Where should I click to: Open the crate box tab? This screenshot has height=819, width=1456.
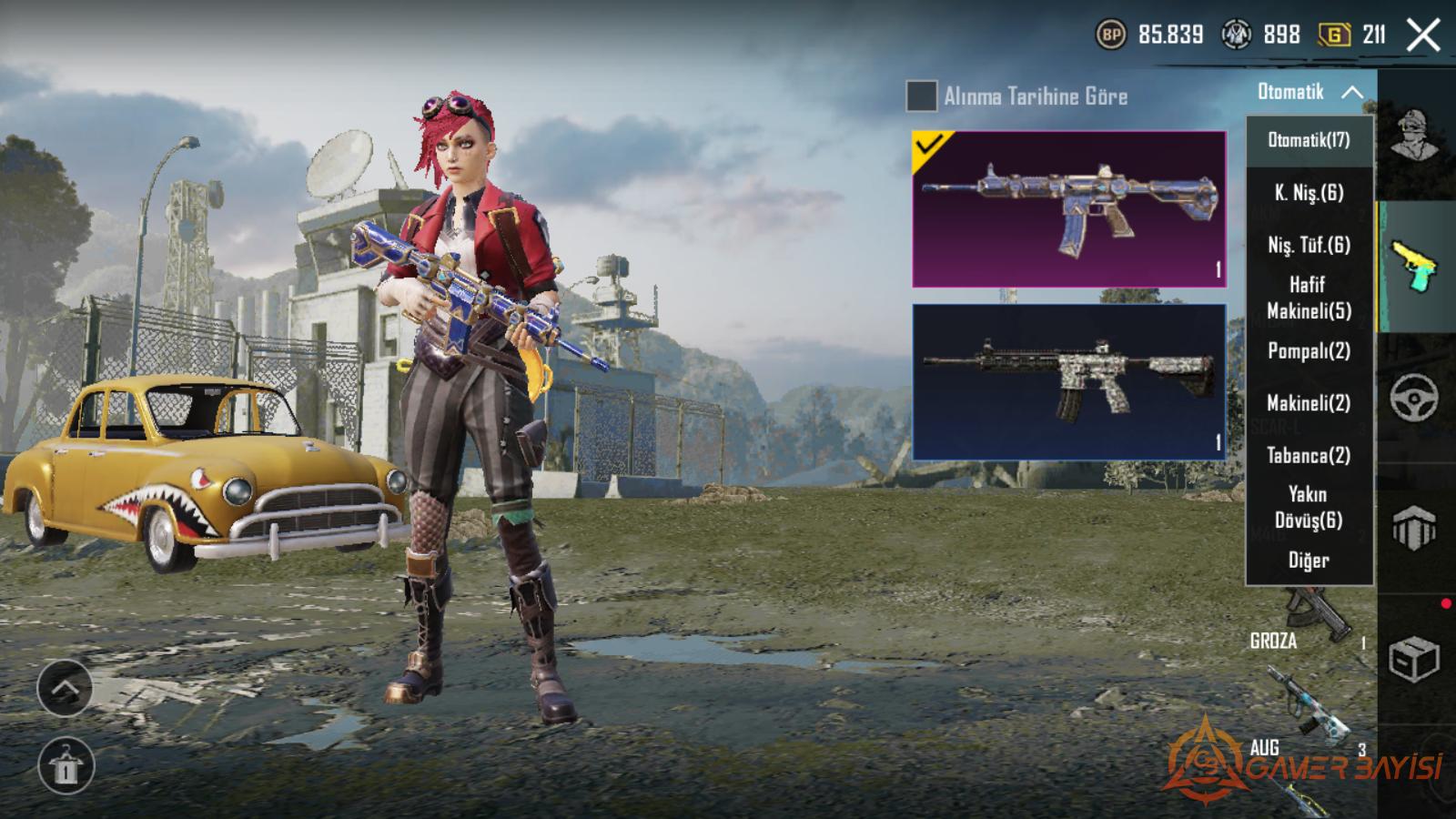(x=1414, y=660)
